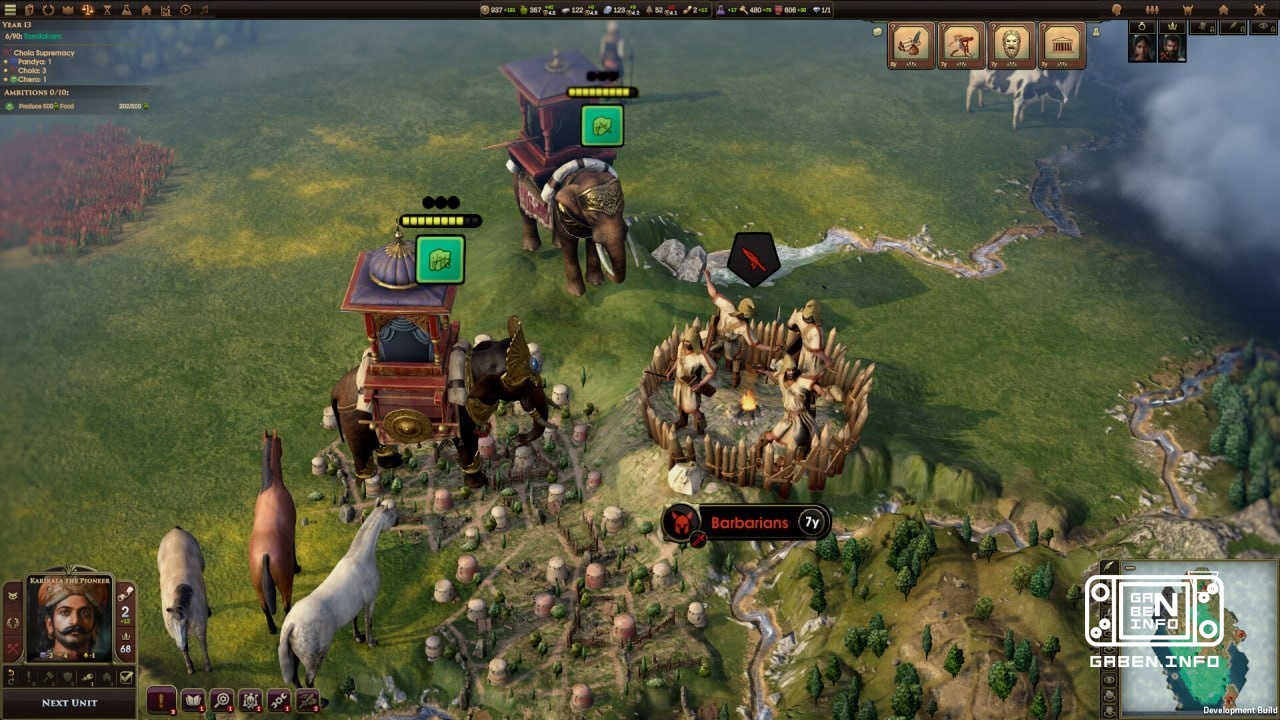The height and width of the screenshot is (720, 1280).
Task: Click the hourglass turn icon in the top bar
Action: pyautogui.click(x=106, y=8)
